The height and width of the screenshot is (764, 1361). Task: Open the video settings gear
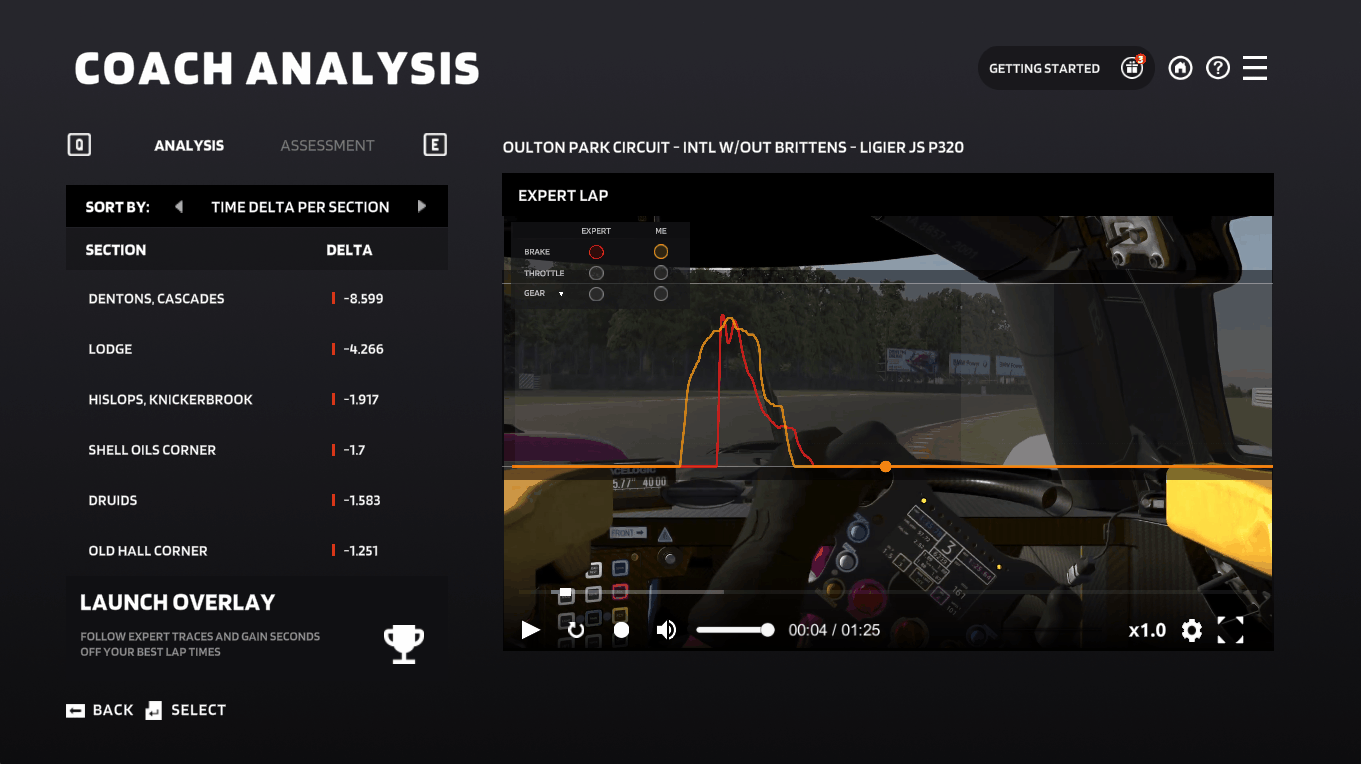click(1191, 630)
